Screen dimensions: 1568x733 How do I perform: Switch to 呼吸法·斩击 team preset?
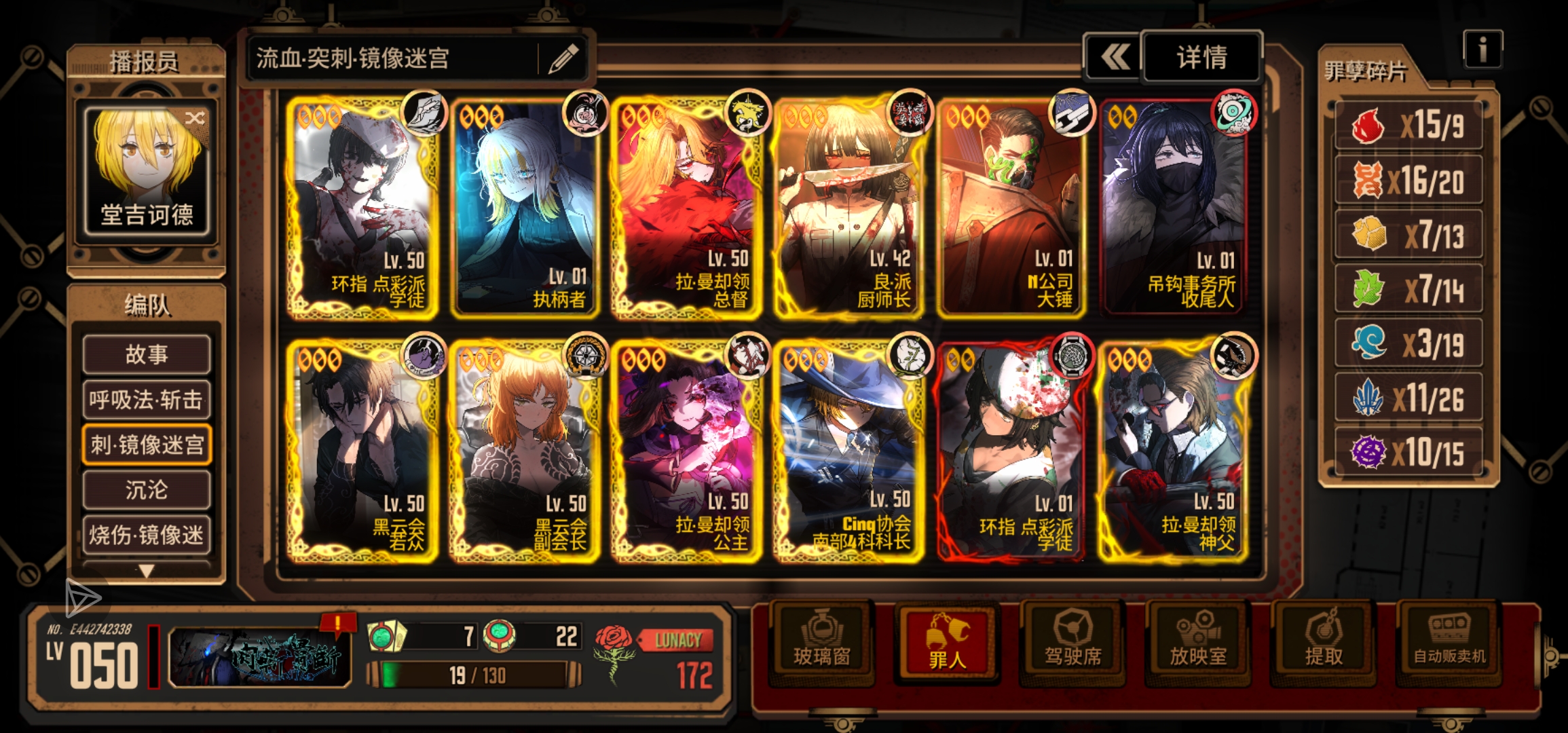coord(147,399)
